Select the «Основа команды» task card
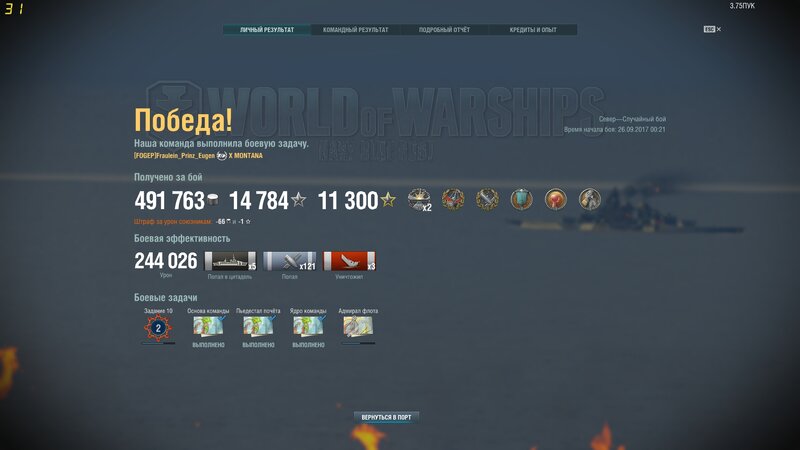The image size is (800, 450). coord(208,327)
